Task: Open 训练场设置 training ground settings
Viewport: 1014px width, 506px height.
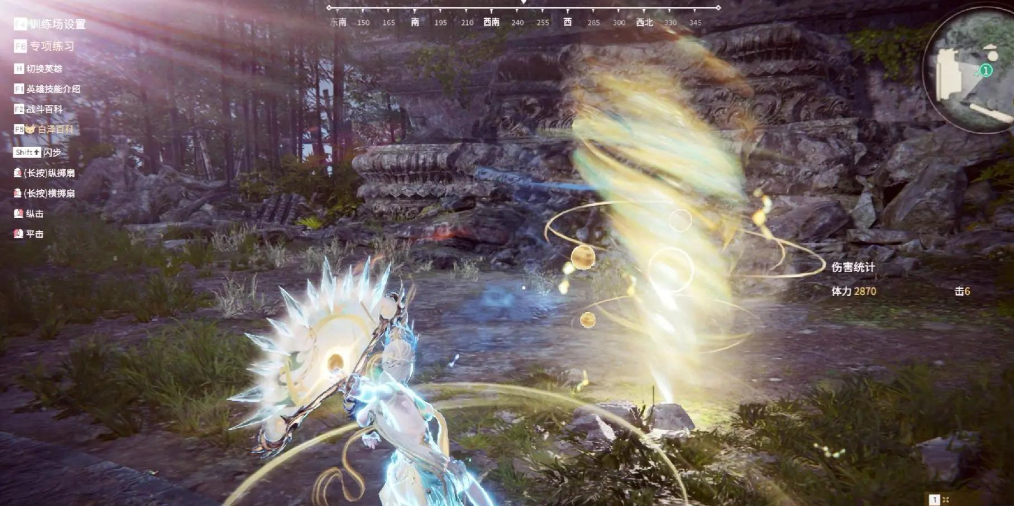Action: click(x=56, y=24)
